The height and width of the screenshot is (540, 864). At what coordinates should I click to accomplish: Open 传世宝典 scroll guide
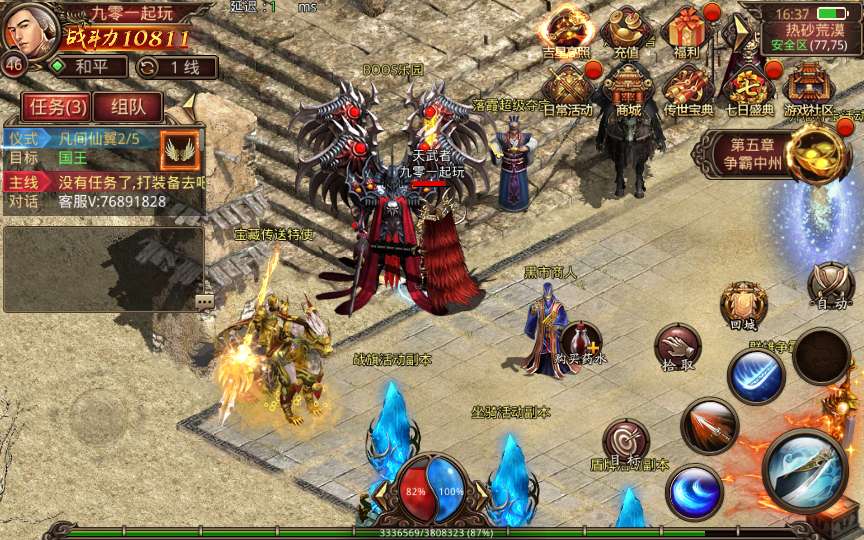click(x=688, y=88)
